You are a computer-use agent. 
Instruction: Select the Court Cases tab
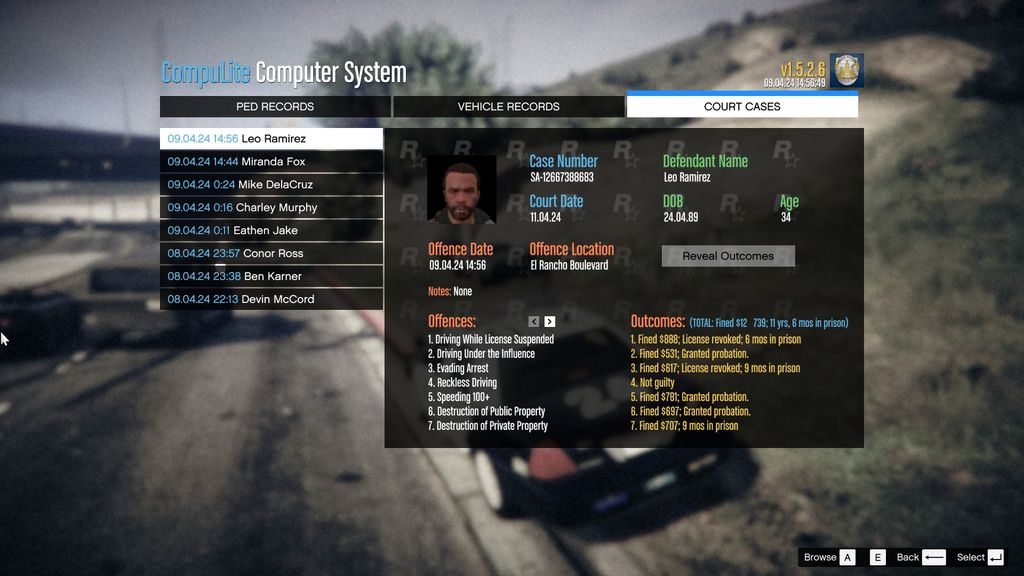pyautogui.click(x=742, y=106)
